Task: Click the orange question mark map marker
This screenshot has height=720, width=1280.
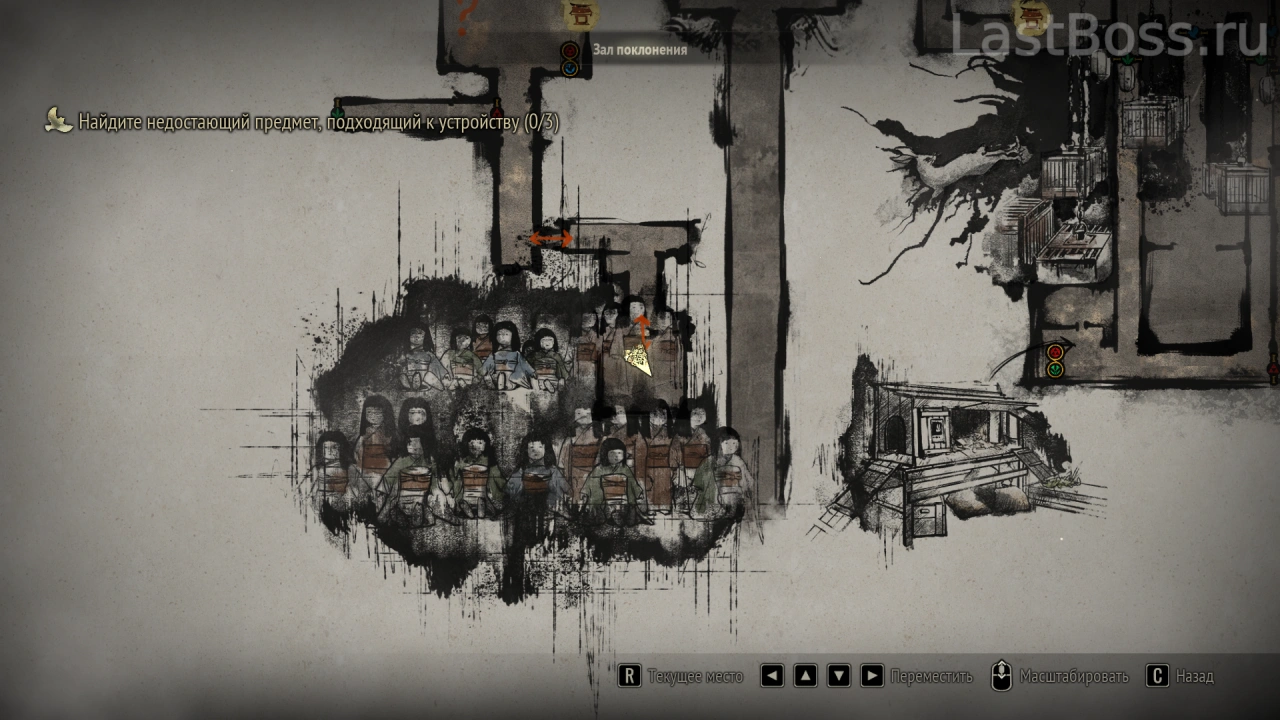Action: [466, 17]
